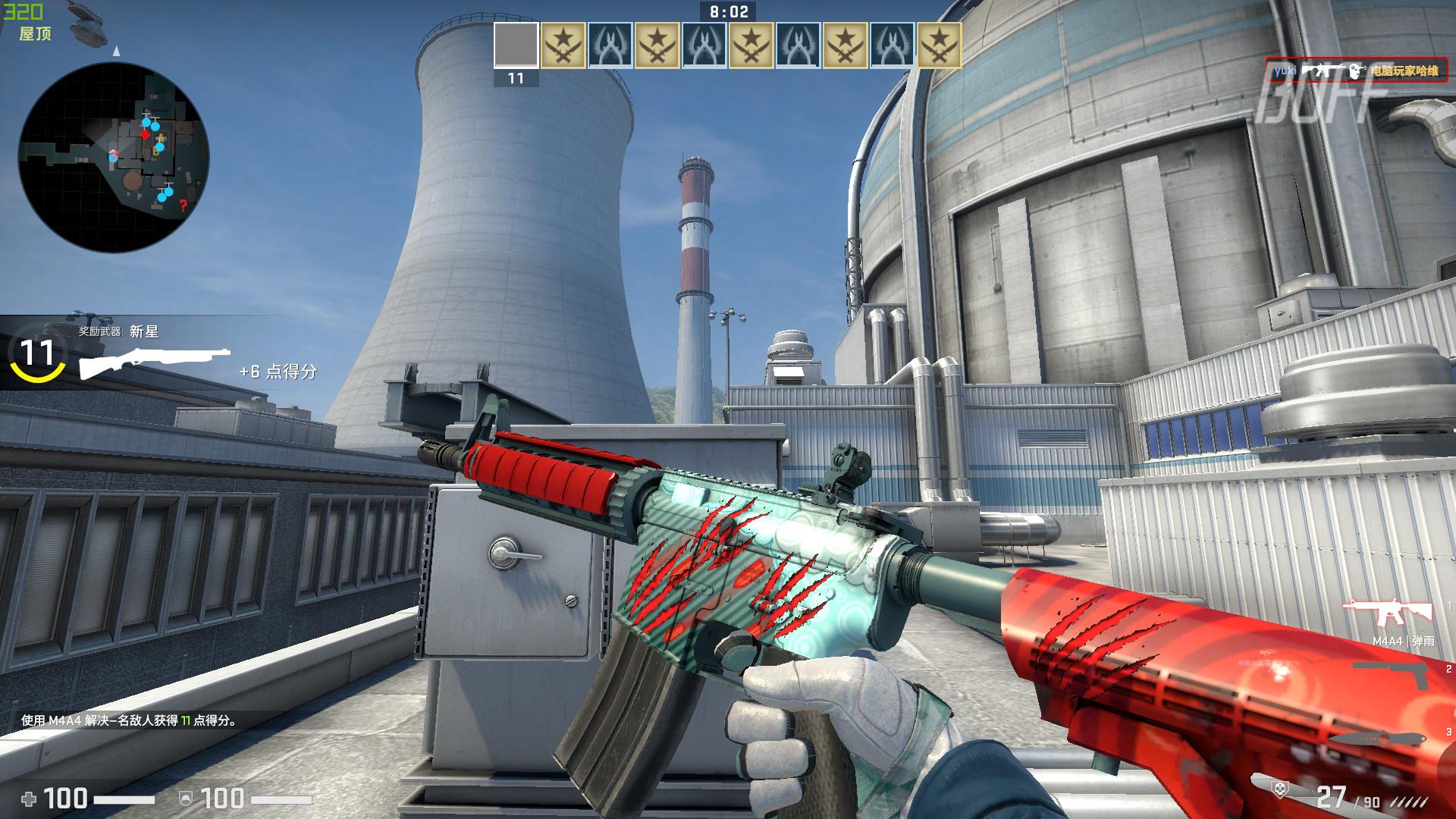
Task: Select the knife icon in weapon slot 3
Action: coord(1378,738)
